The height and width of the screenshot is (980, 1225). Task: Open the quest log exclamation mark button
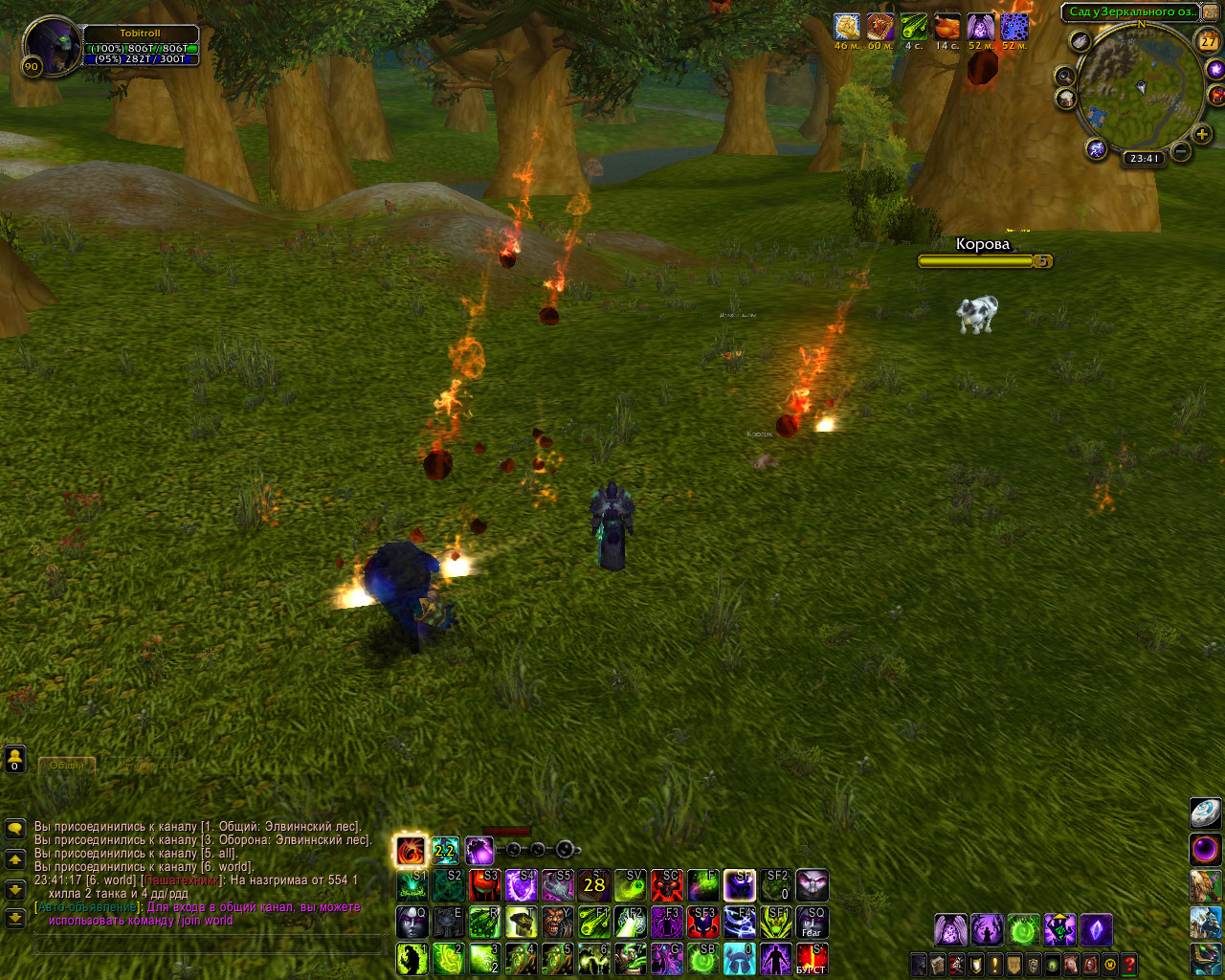995,964
